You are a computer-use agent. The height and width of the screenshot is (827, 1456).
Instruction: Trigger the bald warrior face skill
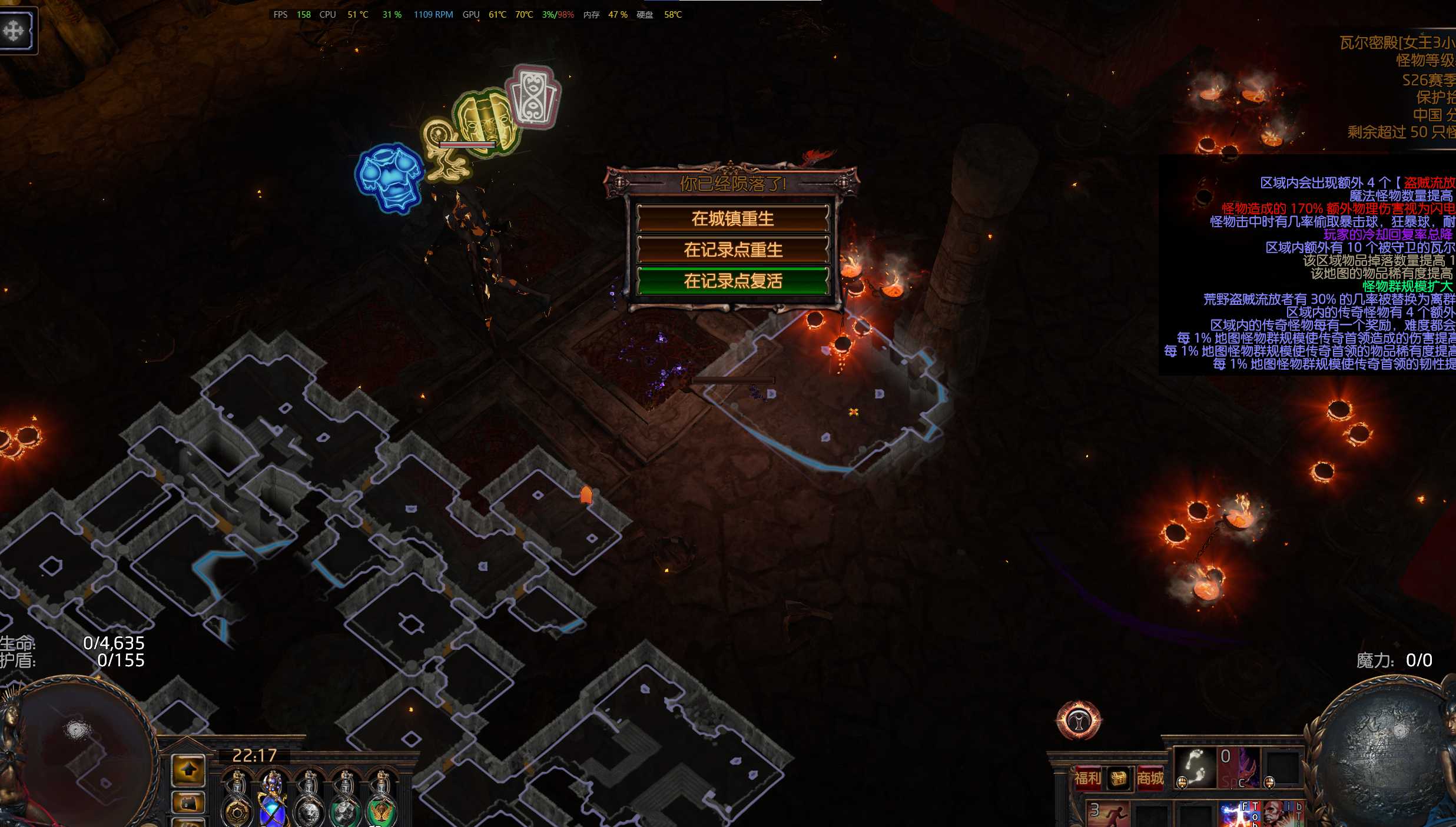click(x=1275, y=815)
